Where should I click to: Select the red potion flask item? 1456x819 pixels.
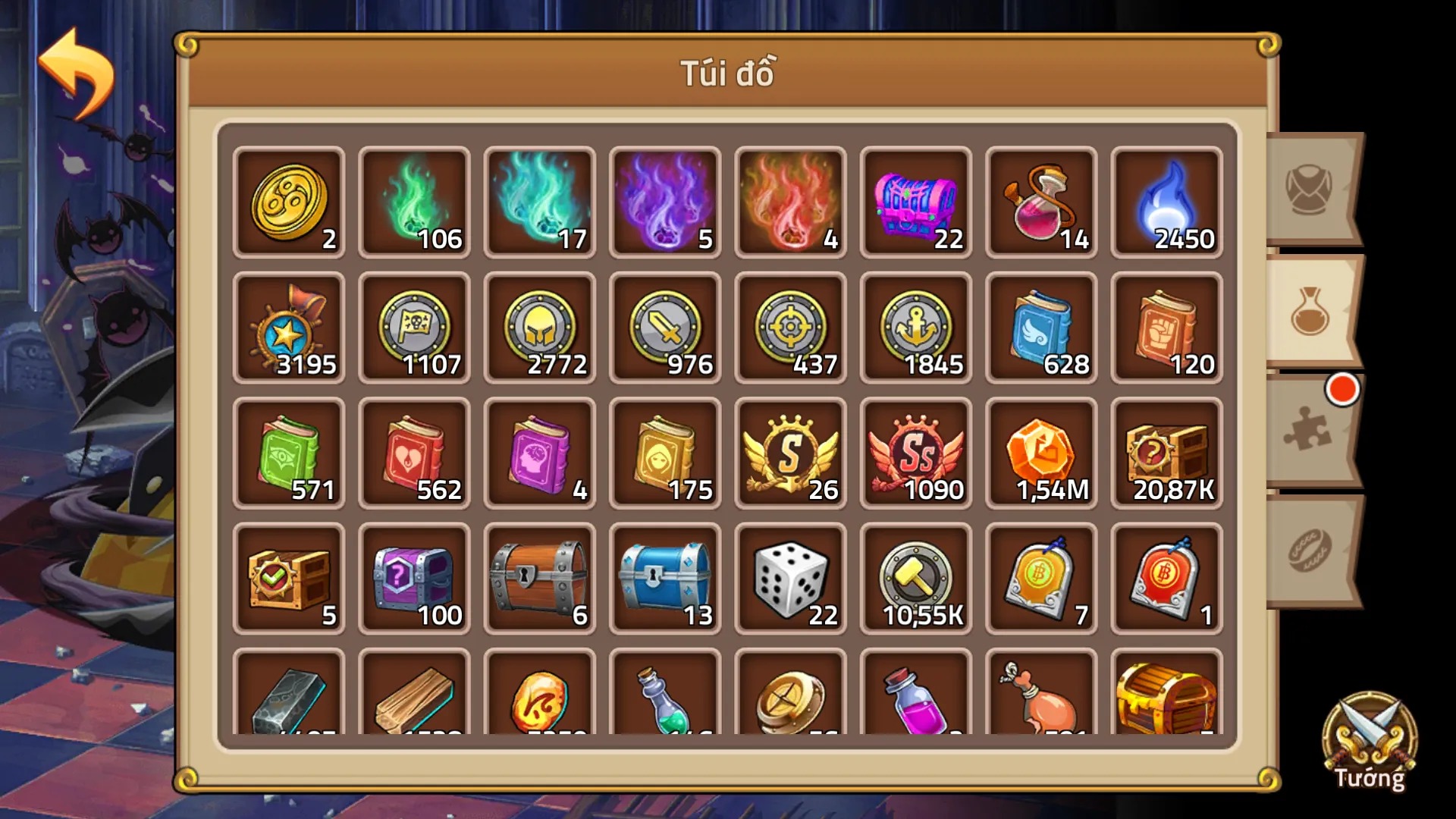pos(1040,203)
